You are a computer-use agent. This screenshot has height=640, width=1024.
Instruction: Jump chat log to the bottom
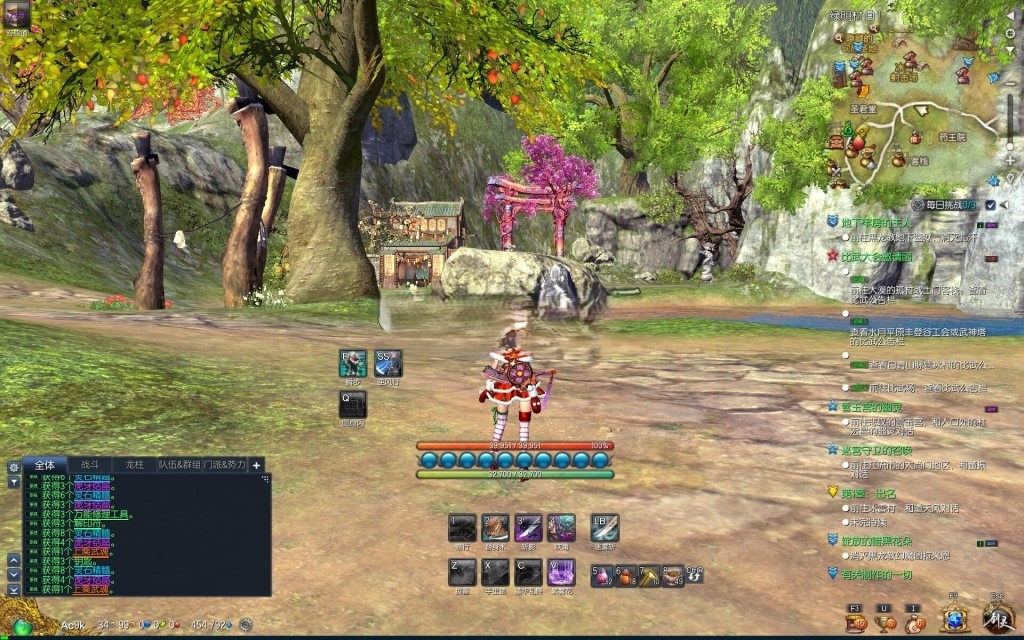pyautogui.click(x=14, y=591)
